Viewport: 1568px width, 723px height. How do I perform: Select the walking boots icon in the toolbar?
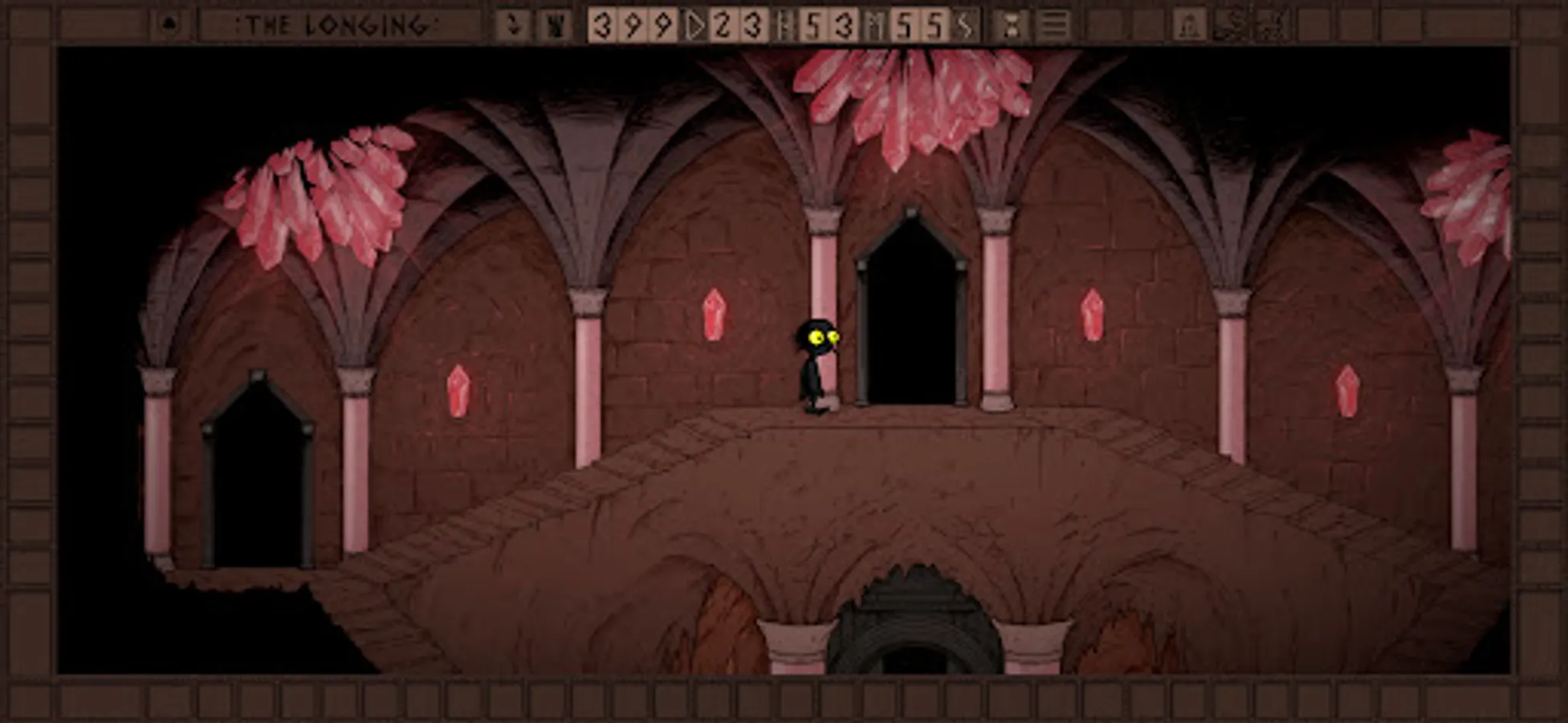point(515,24)
